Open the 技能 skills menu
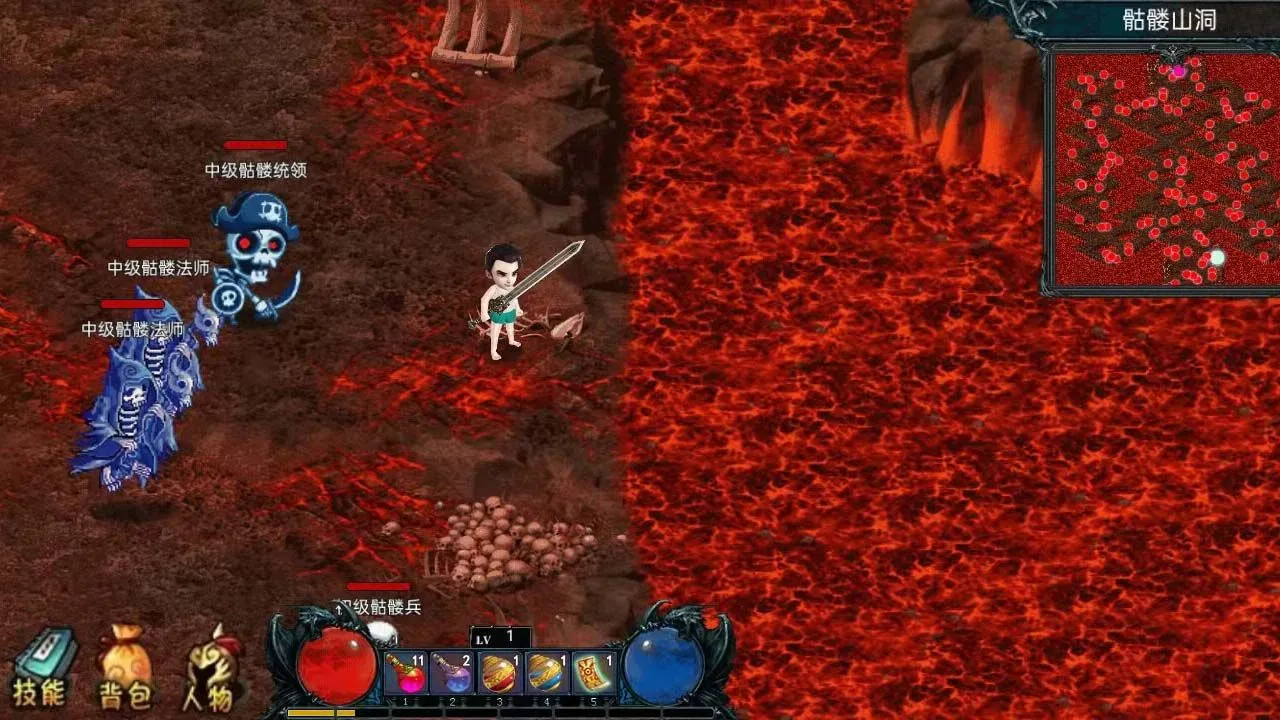 click(42, 665)
